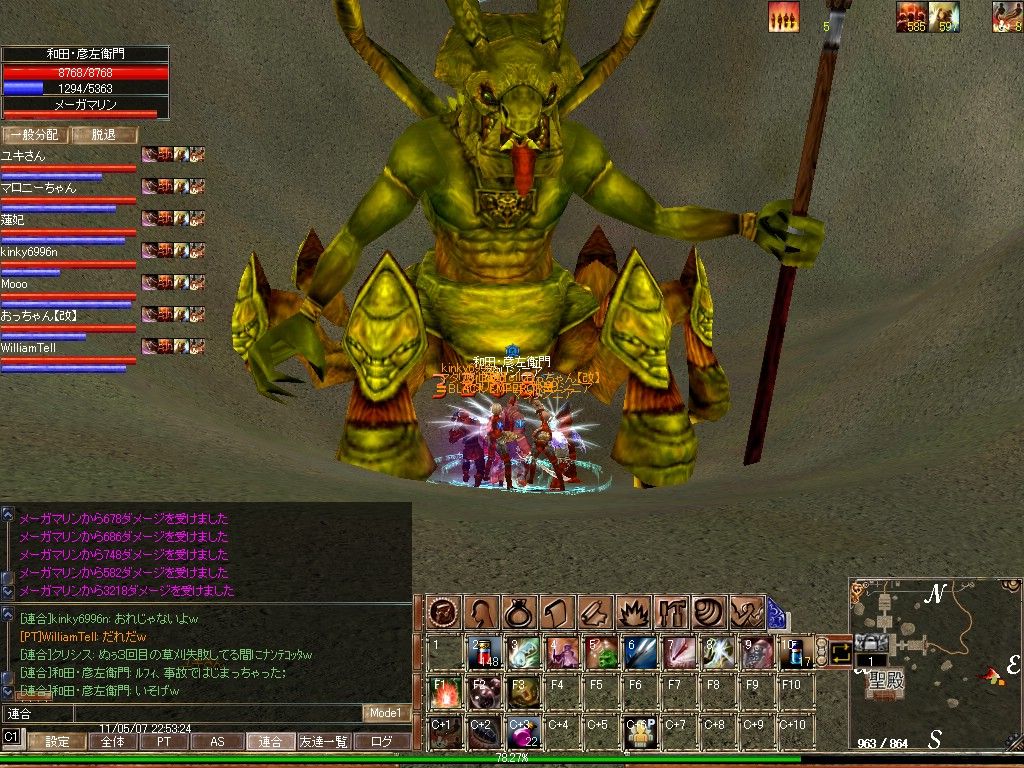Open the 友達一覧 friends list
The image size is (1024, 768).
coord(324,742)
